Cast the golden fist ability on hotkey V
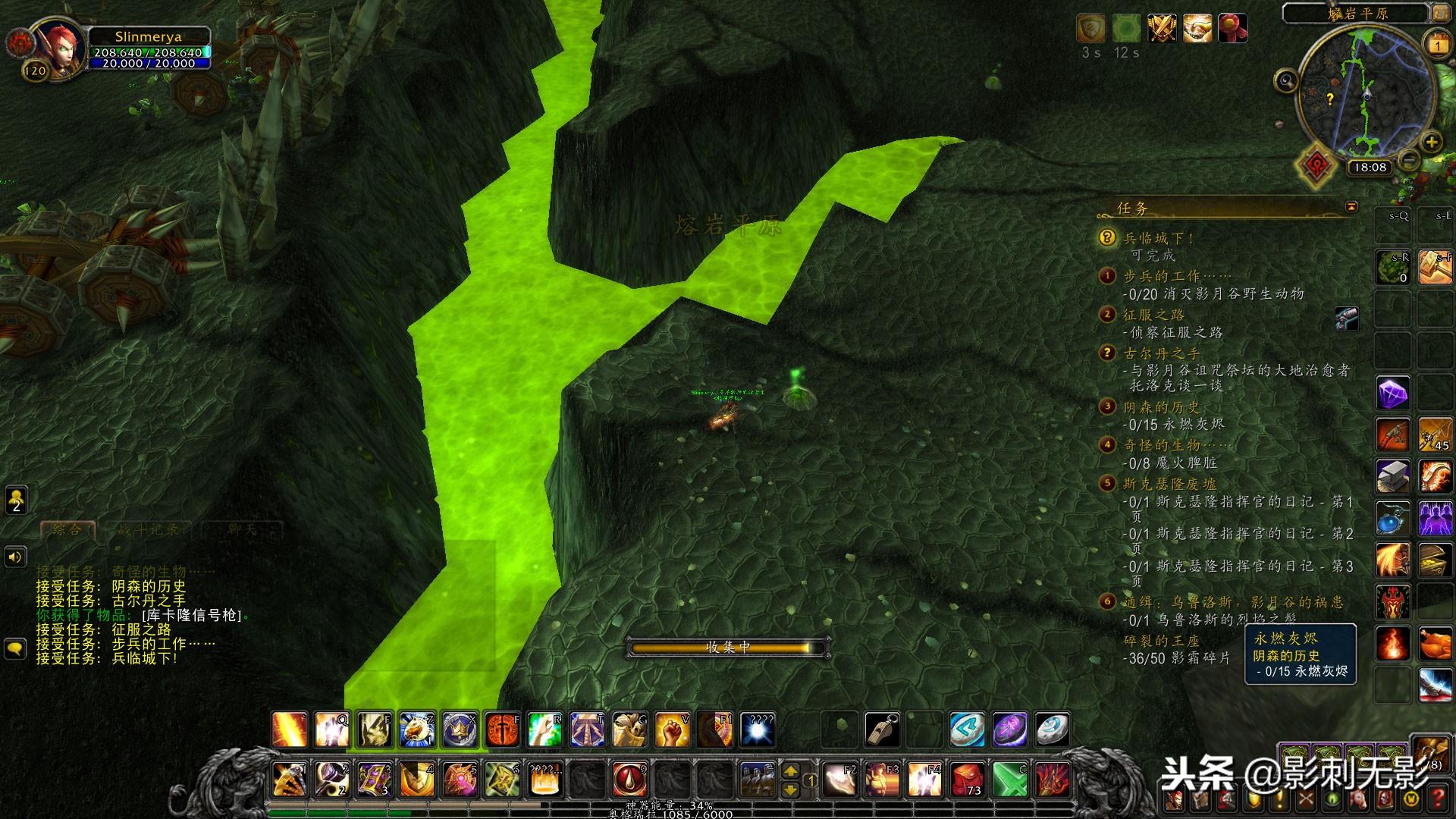1456x819 pixels. point(673,730)
